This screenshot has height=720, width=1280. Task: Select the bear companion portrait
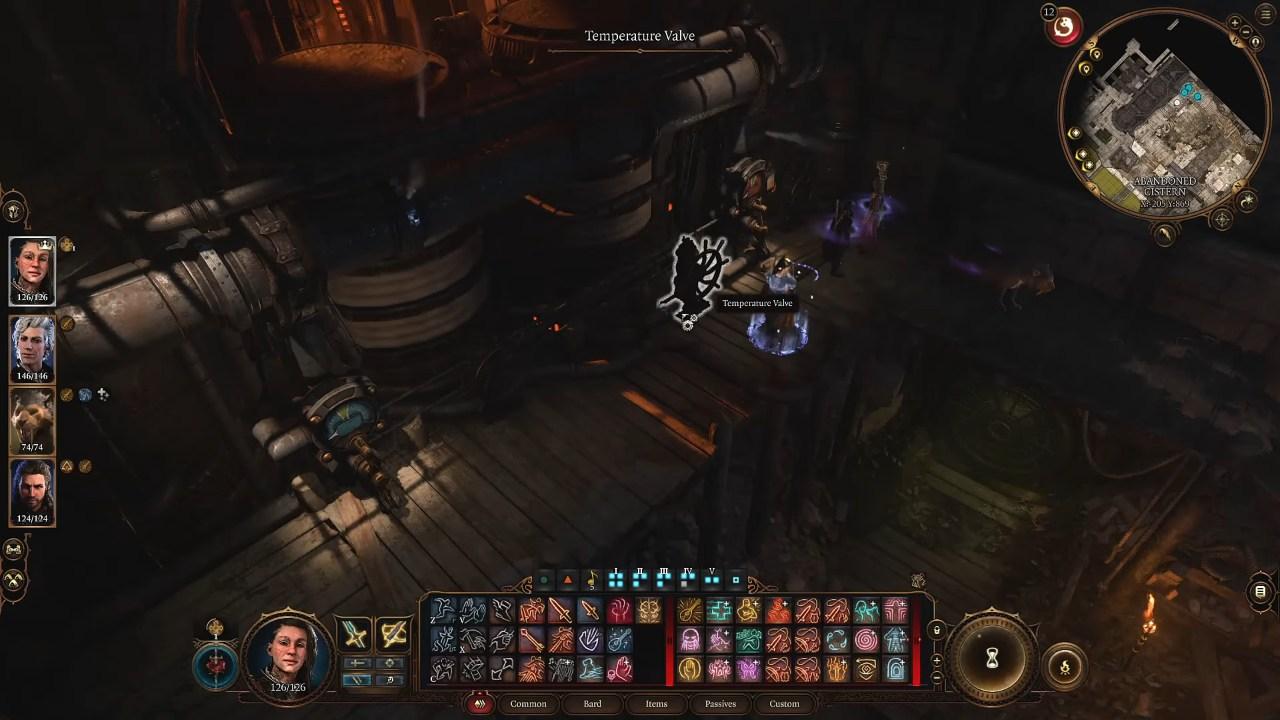coord(32,420)
